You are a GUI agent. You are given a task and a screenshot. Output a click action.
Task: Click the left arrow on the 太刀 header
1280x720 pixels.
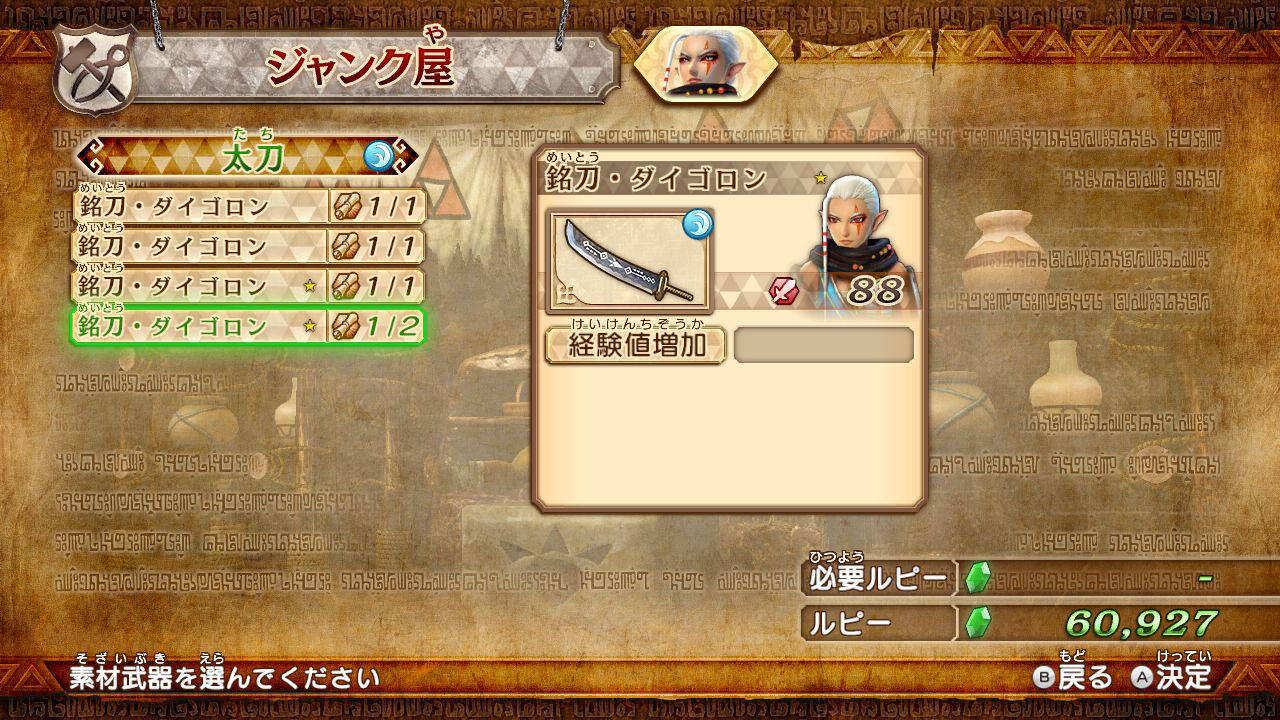click(x=91, y=157)
